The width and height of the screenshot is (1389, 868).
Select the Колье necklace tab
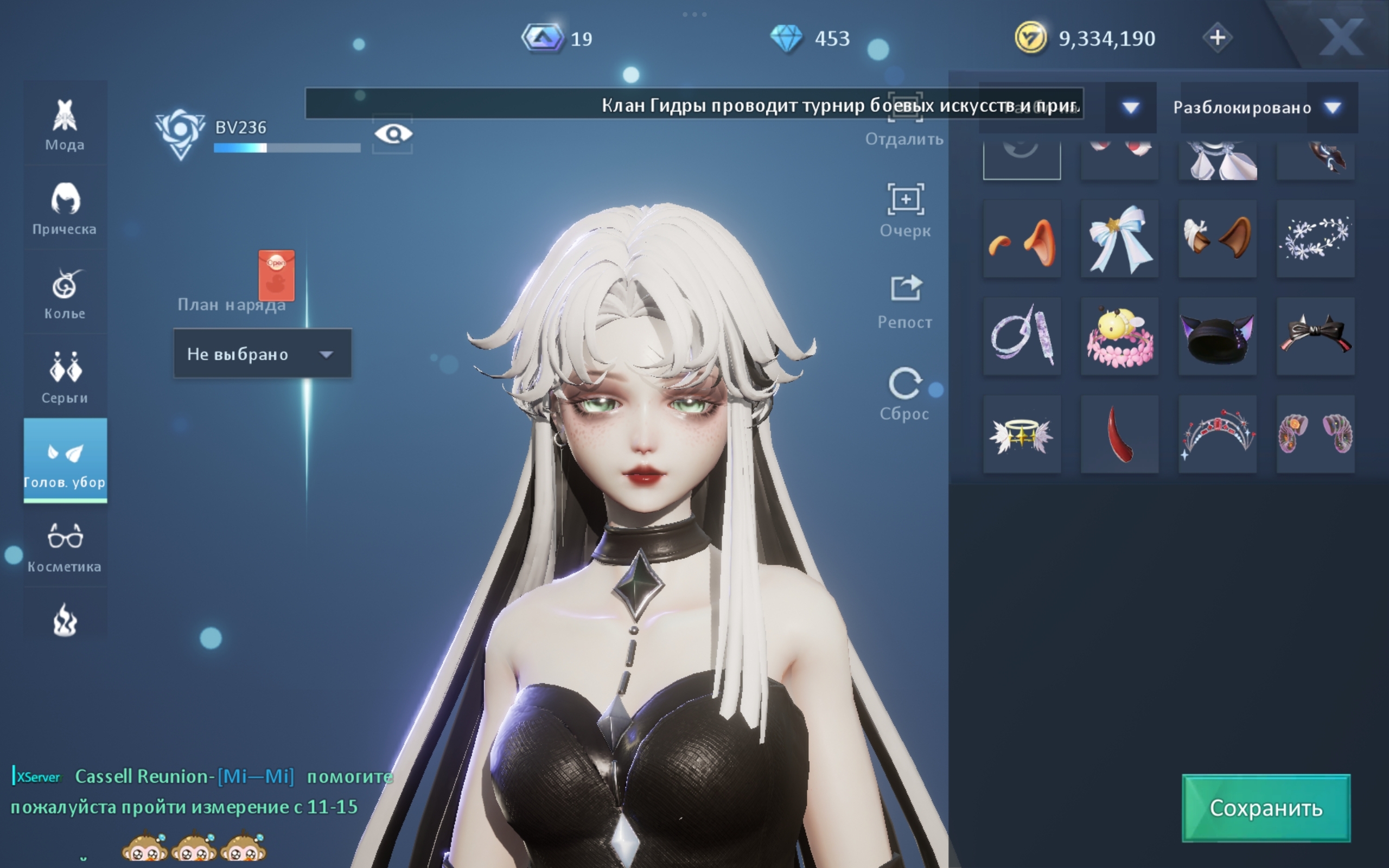pos(65,292)
